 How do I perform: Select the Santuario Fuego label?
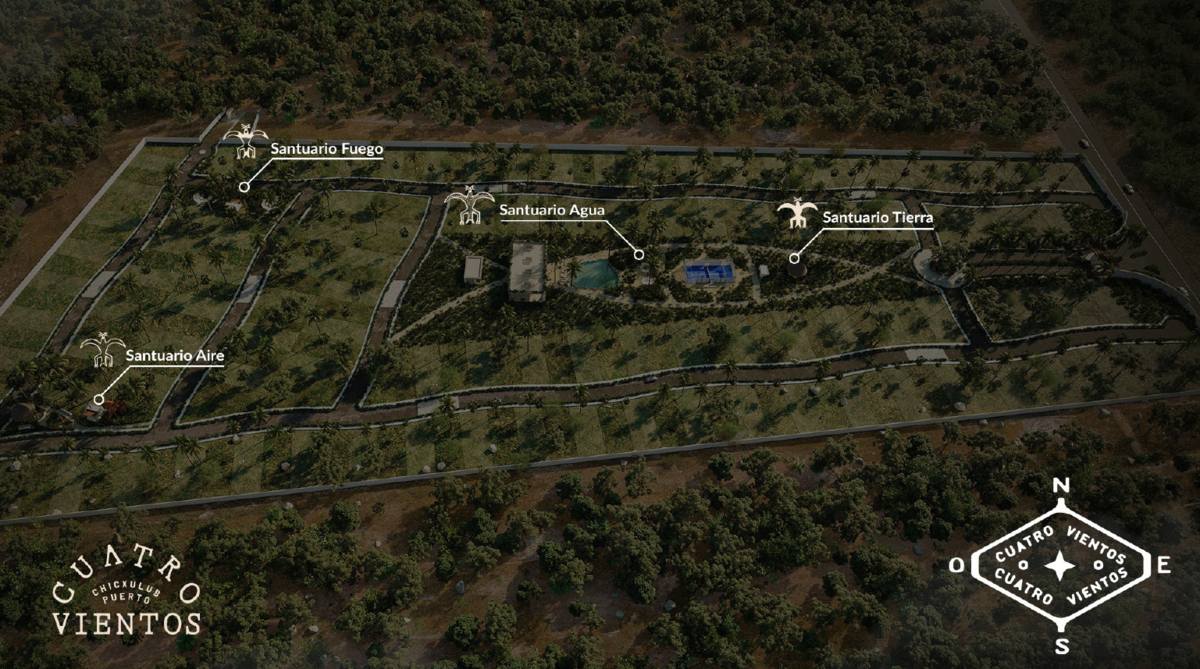coord(327,150)
